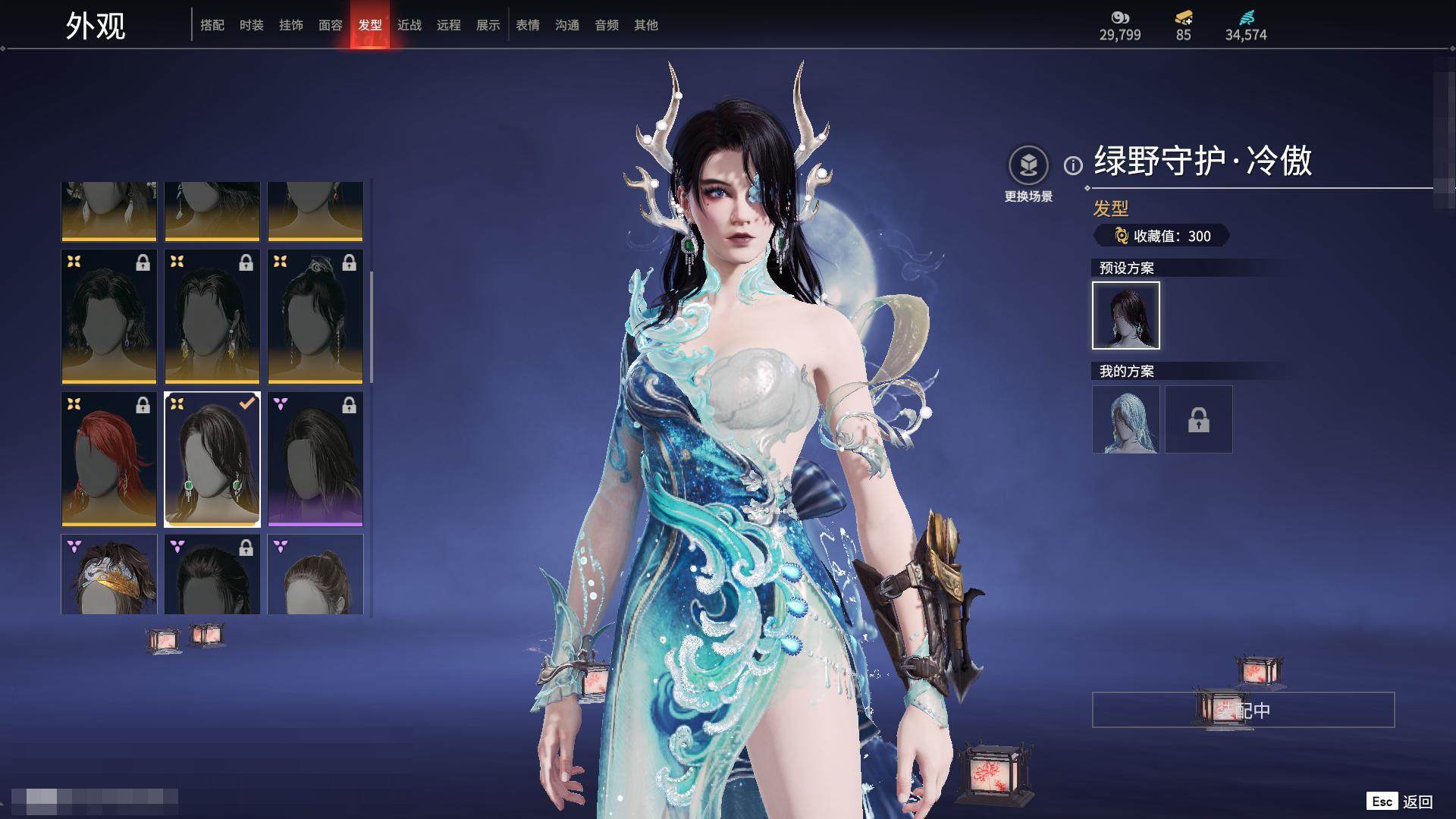Click the locked custom scheme slot
This screenshot has height=819, width=1456.
click(x=1199, y=419)
